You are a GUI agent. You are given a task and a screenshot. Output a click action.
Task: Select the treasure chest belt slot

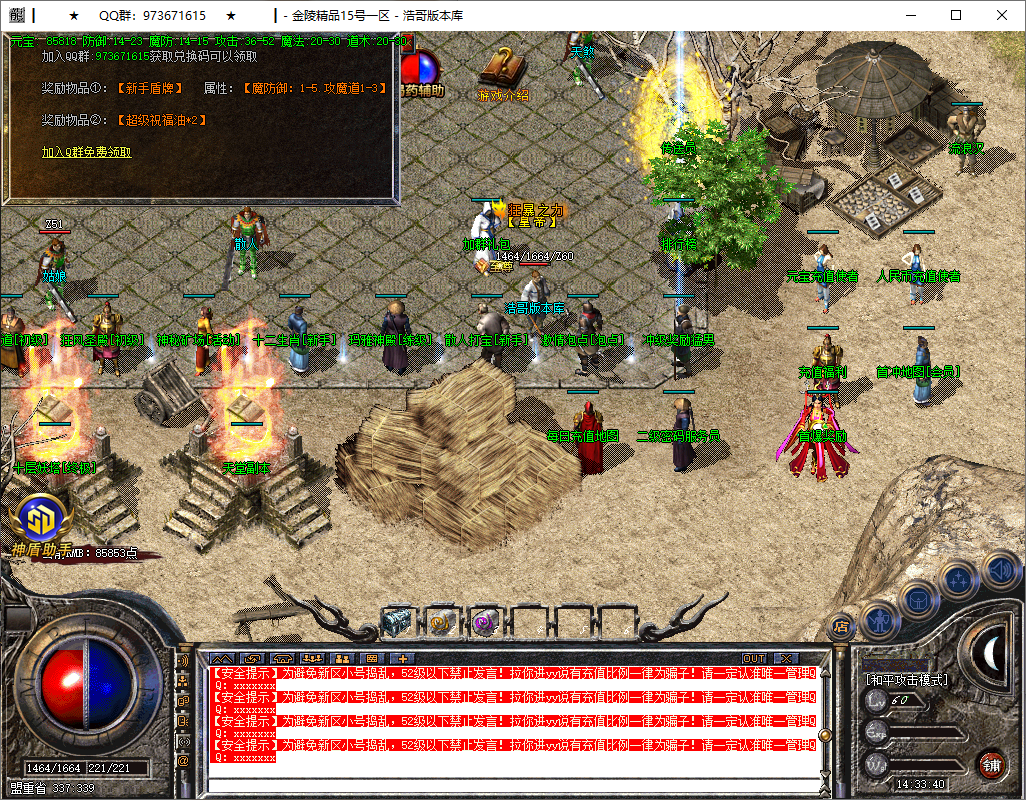pyautogui.click(x=397, y=622)
